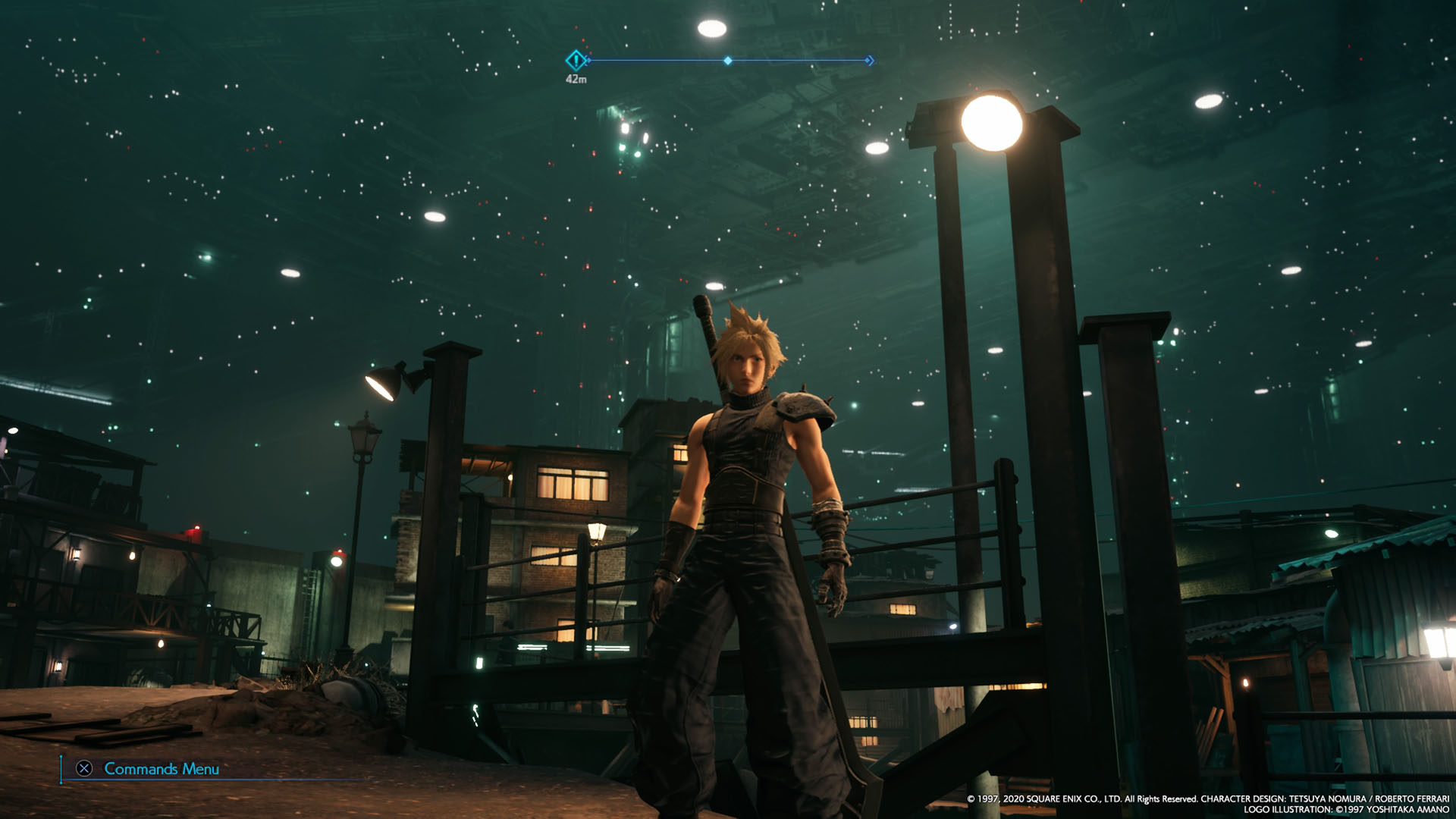
Task: Select the X button prompt icon
Action: click(x=85, y=768)
